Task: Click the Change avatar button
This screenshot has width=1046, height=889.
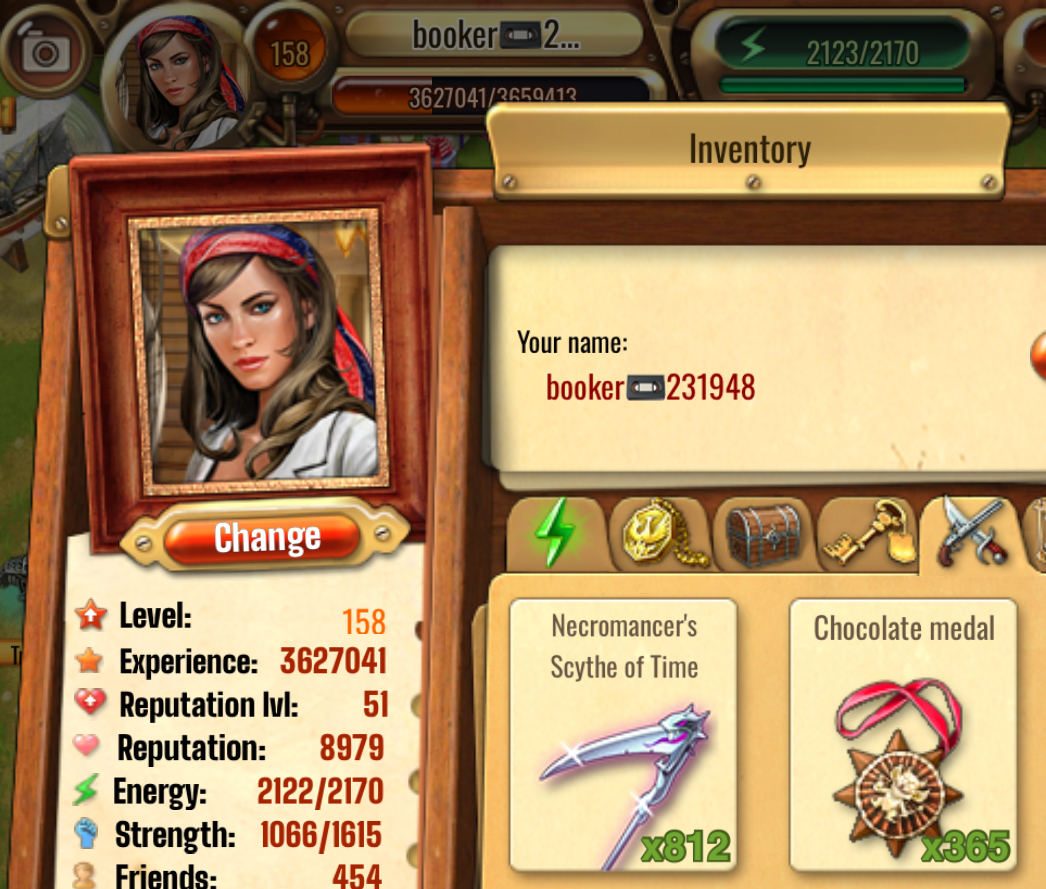Action: (265, 538)
